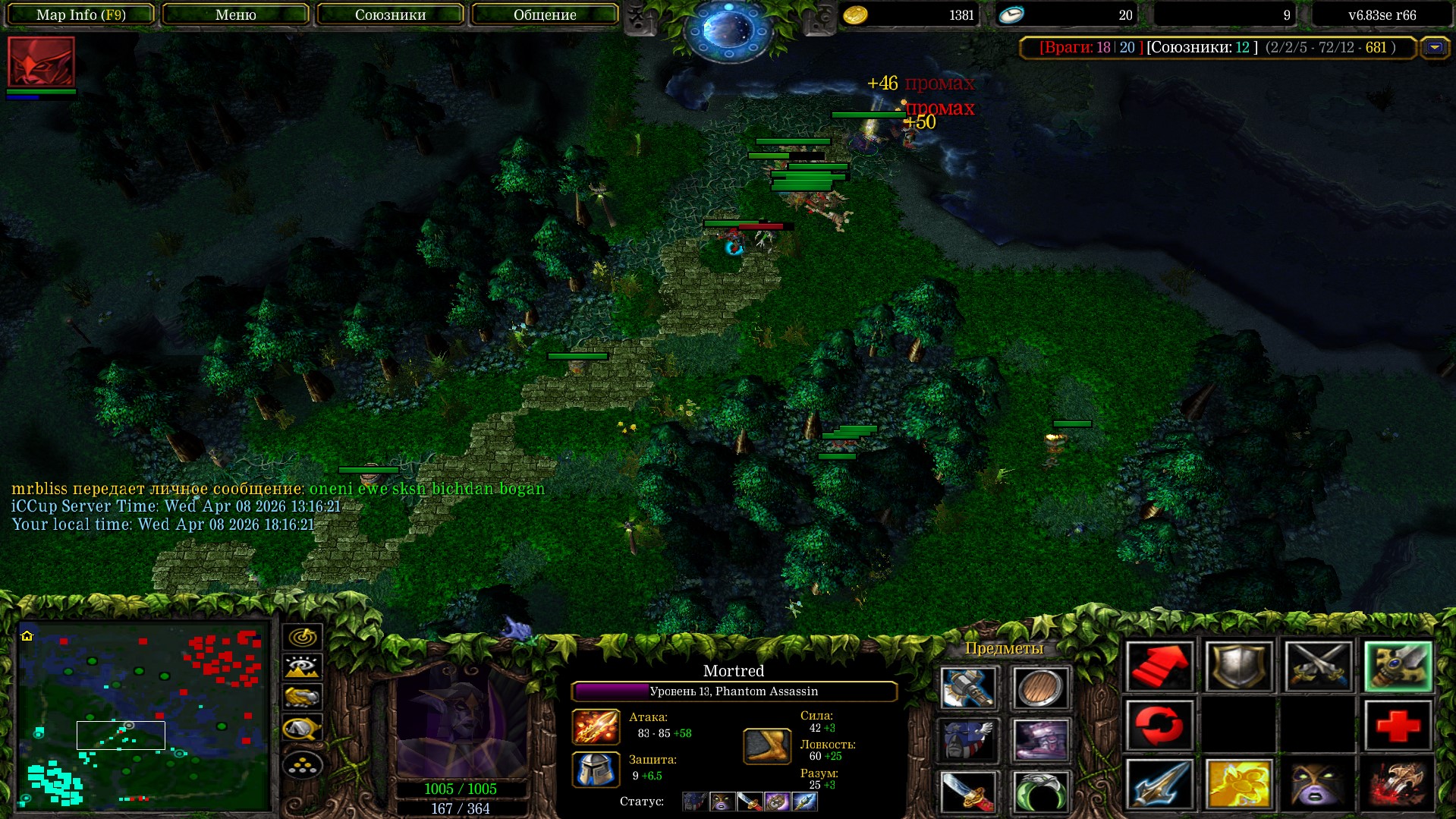Toggle minimap terrain display button
The width and height of the screenshot is (1456, 819).
click(x=302, y=667)
